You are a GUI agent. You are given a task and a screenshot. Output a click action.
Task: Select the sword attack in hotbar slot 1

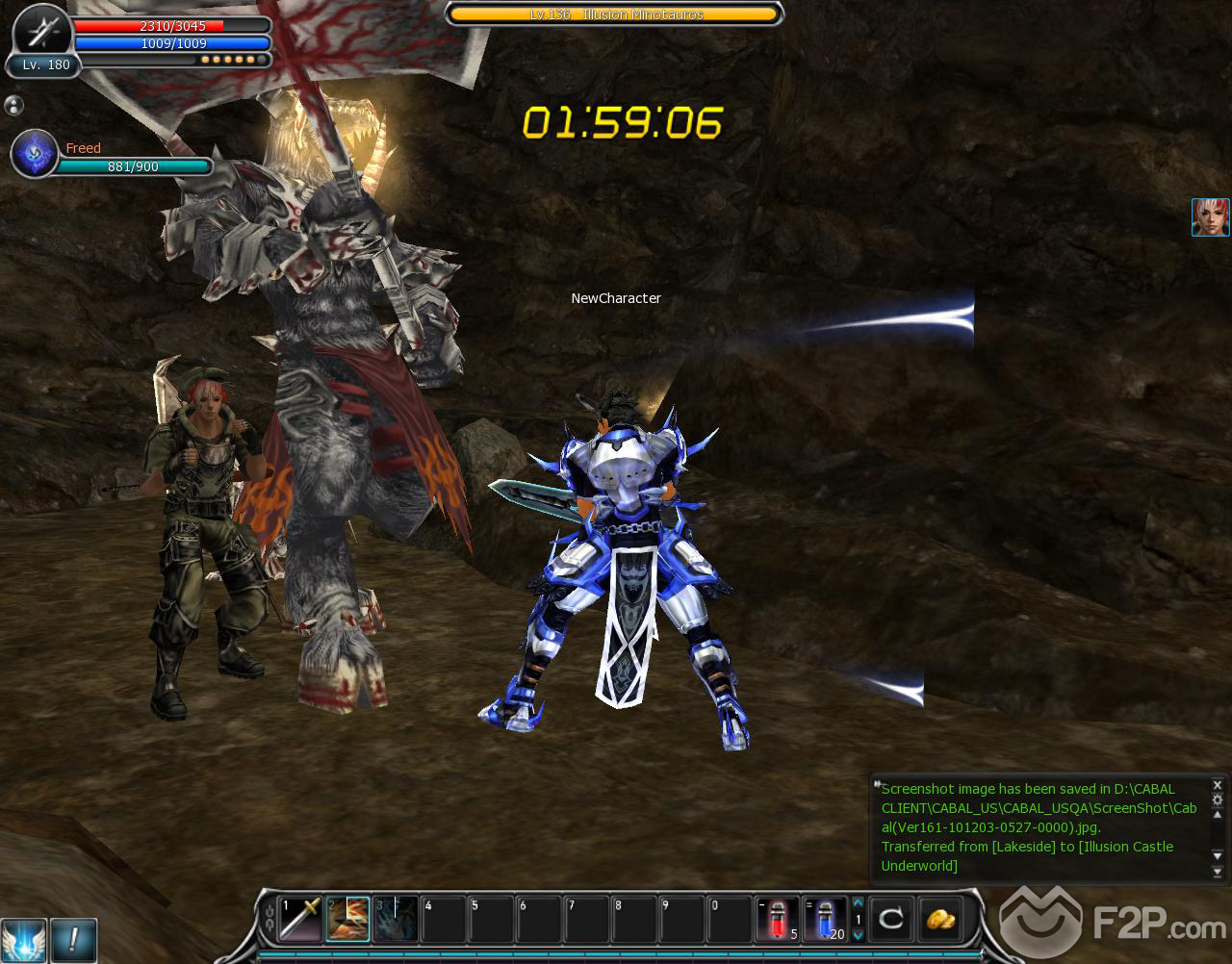[299, 919]
